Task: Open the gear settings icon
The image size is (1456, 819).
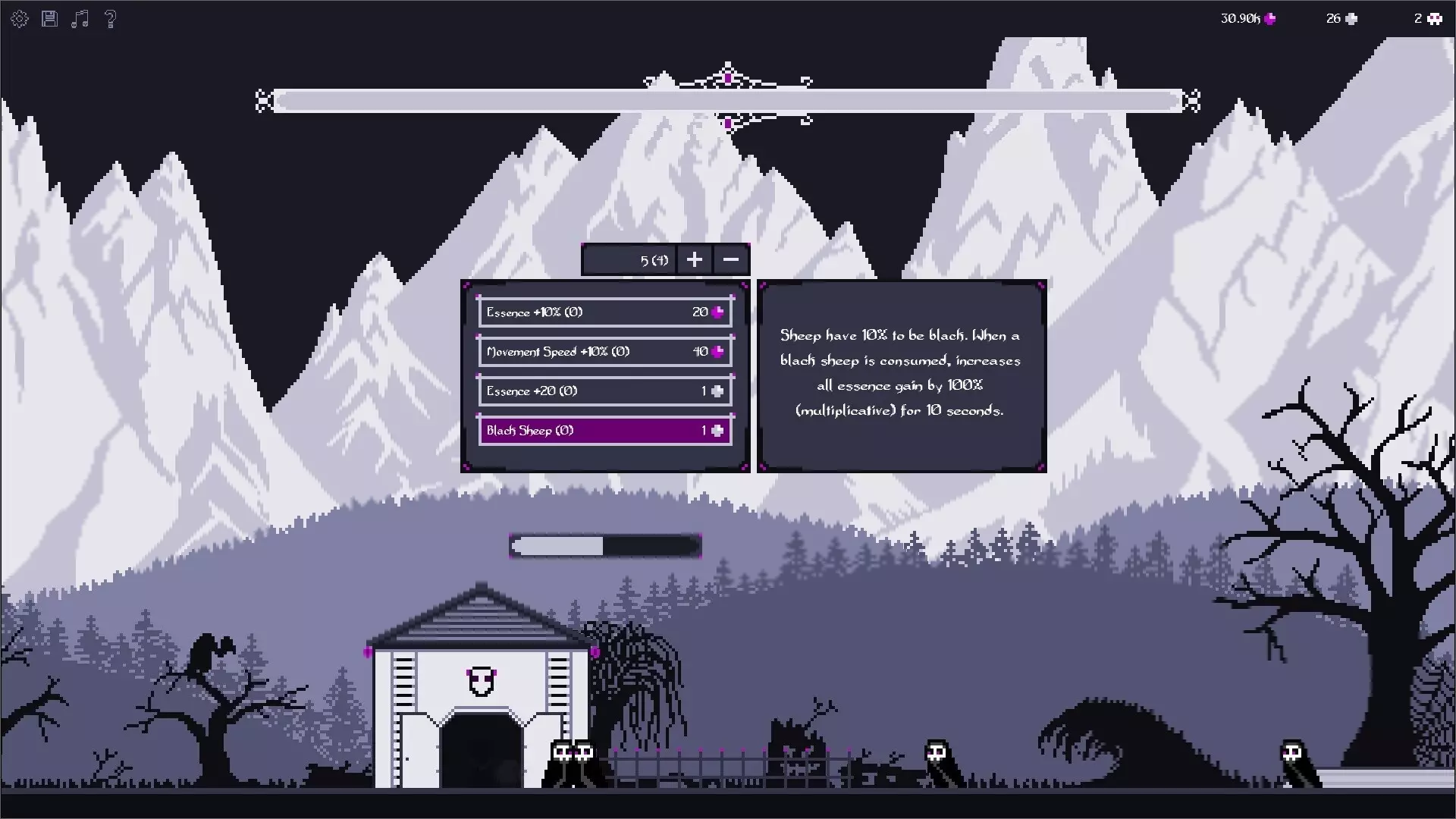Action: click(x=20, y=19)
